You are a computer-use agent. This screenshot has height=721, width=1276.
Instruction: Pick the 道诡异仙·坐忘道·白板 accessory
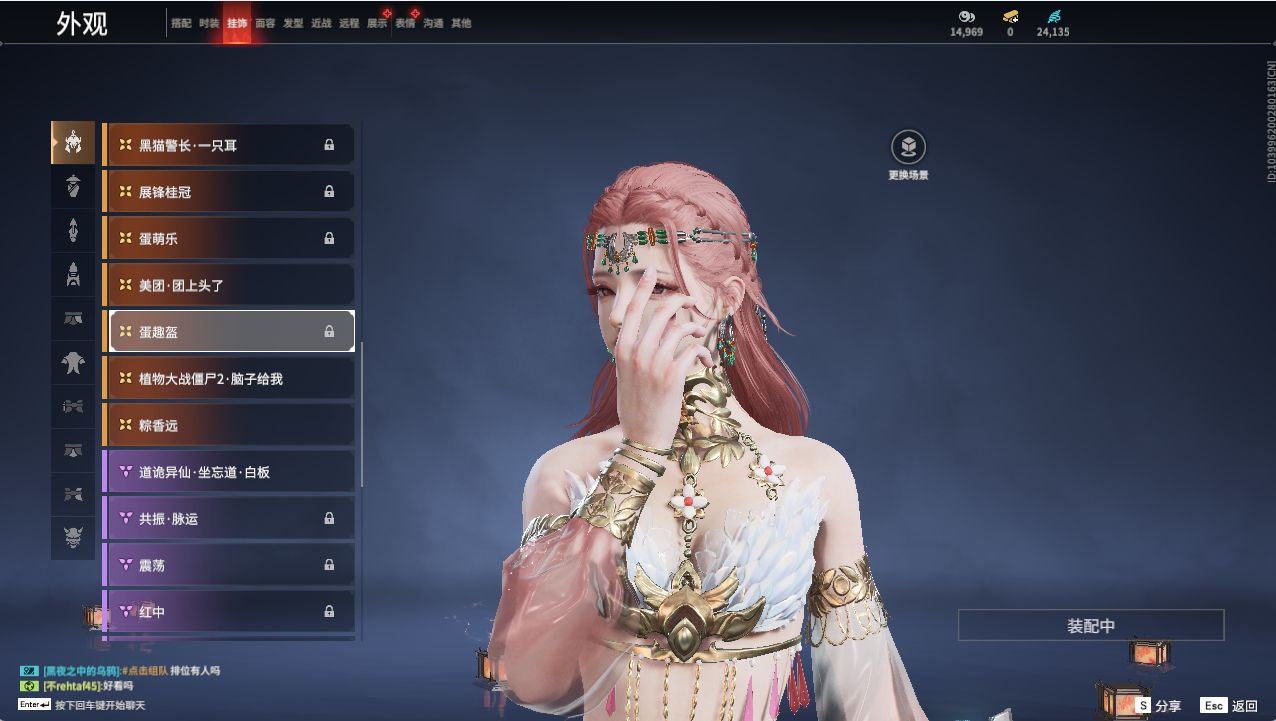(x=229, y=472)
